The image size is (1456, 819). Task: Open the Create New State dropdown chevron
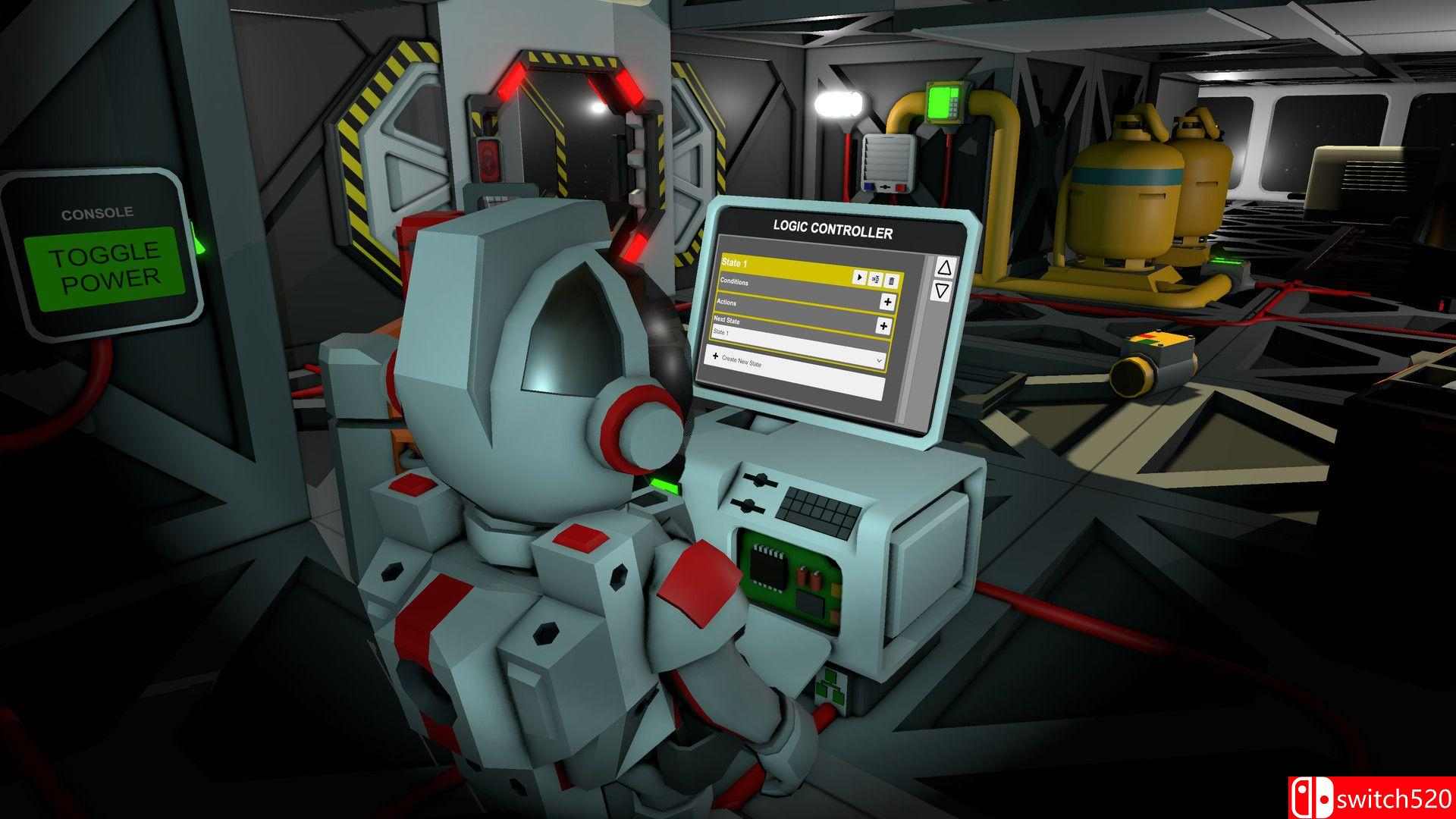(878, 361)
